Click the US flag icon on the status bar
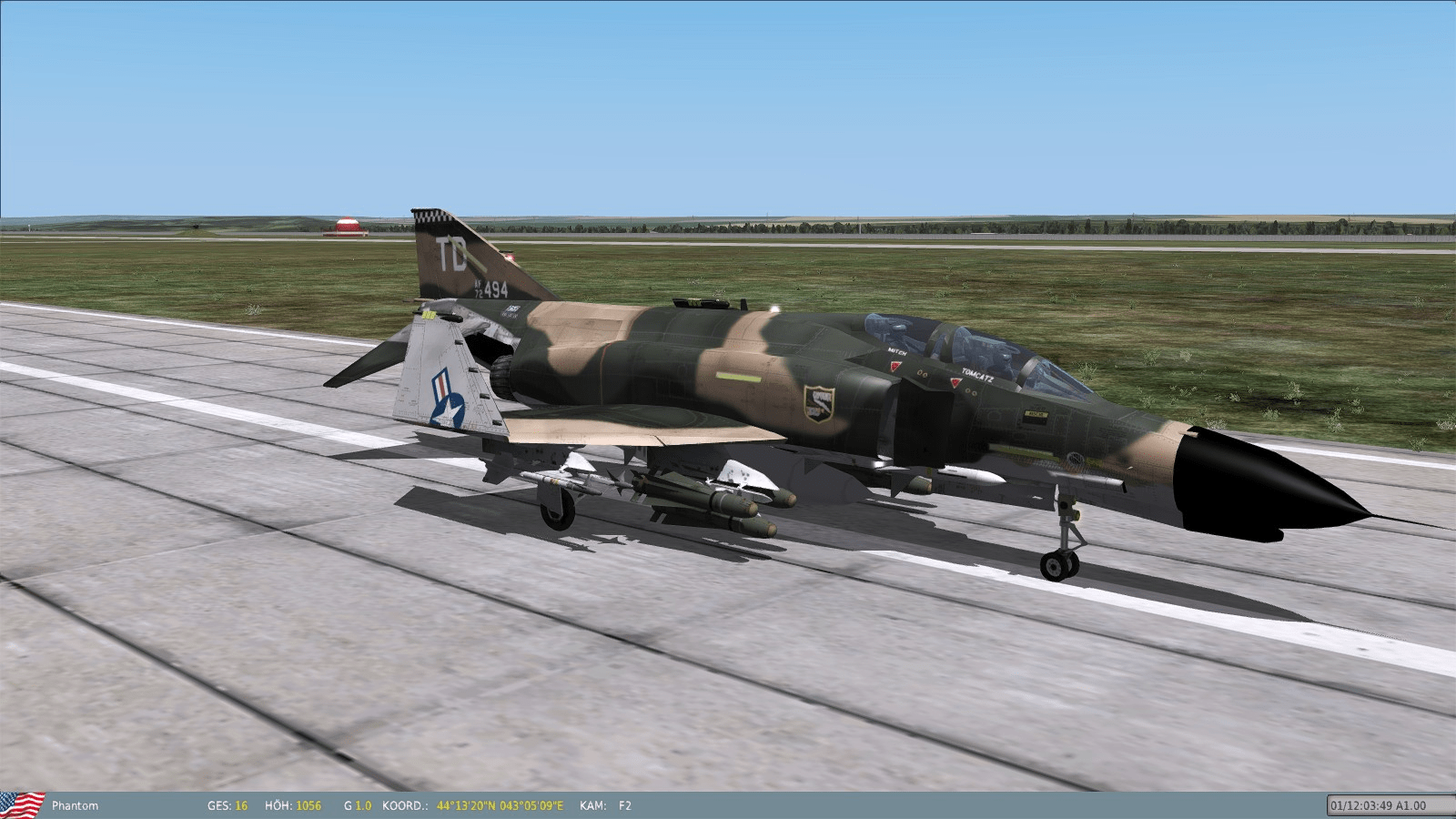Viewport: 1456px width, 819px height. tap(22, 804)
